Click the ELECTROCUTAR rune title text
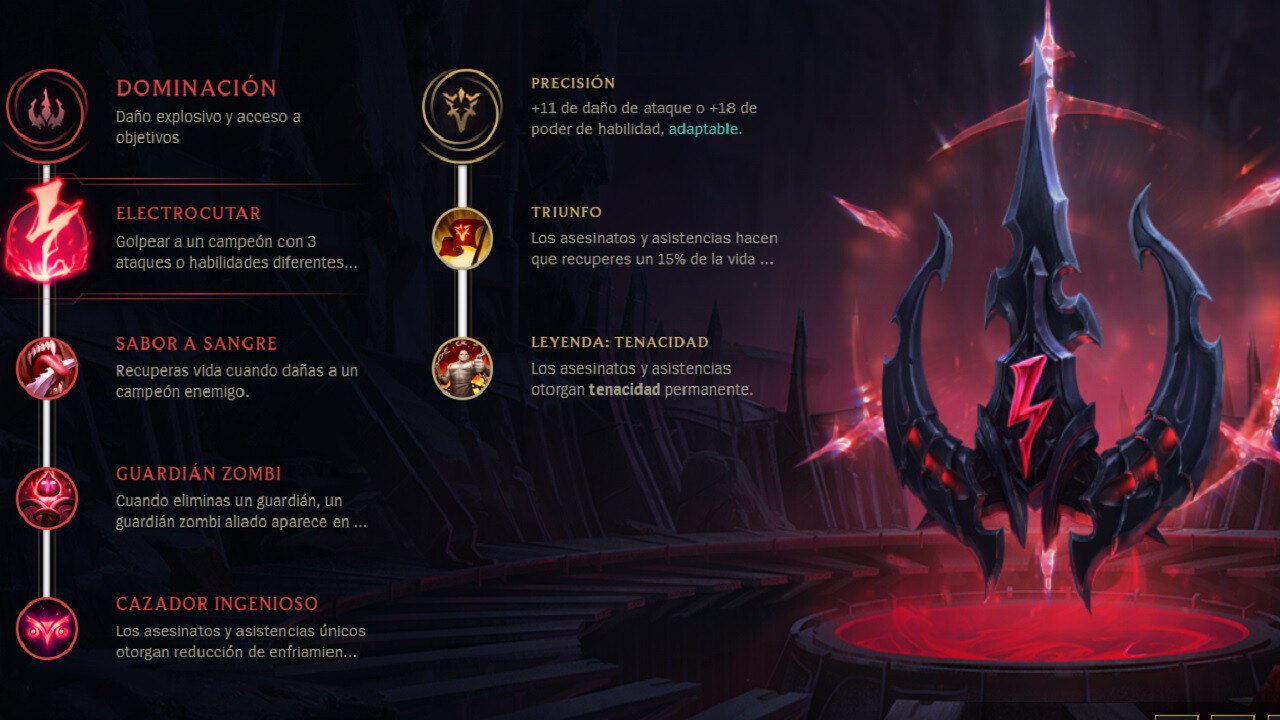1280x720 pixels. [x=188, y=212]
